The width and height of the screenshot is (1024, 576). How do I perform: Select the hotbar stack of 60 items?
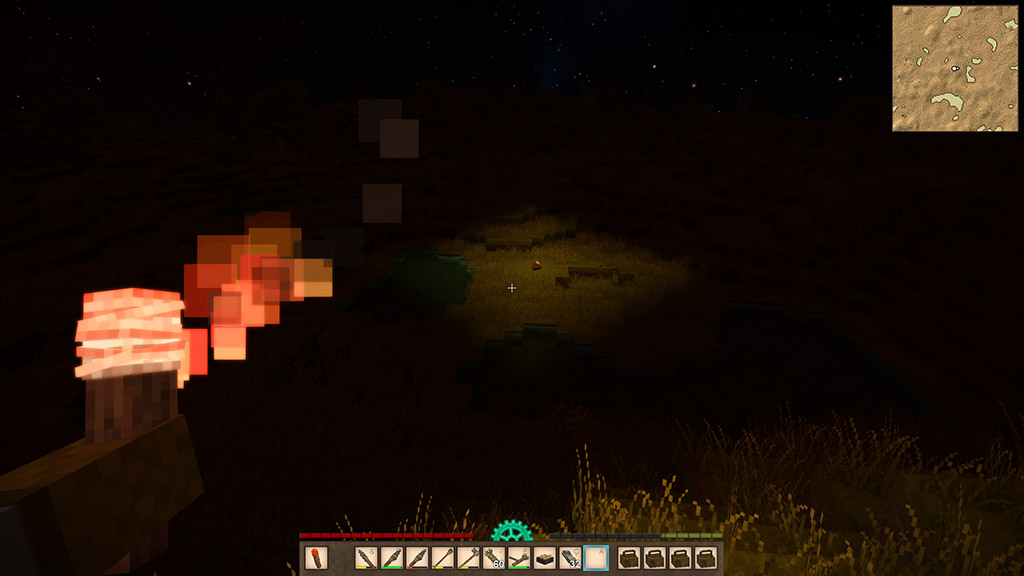click(494, 558)
